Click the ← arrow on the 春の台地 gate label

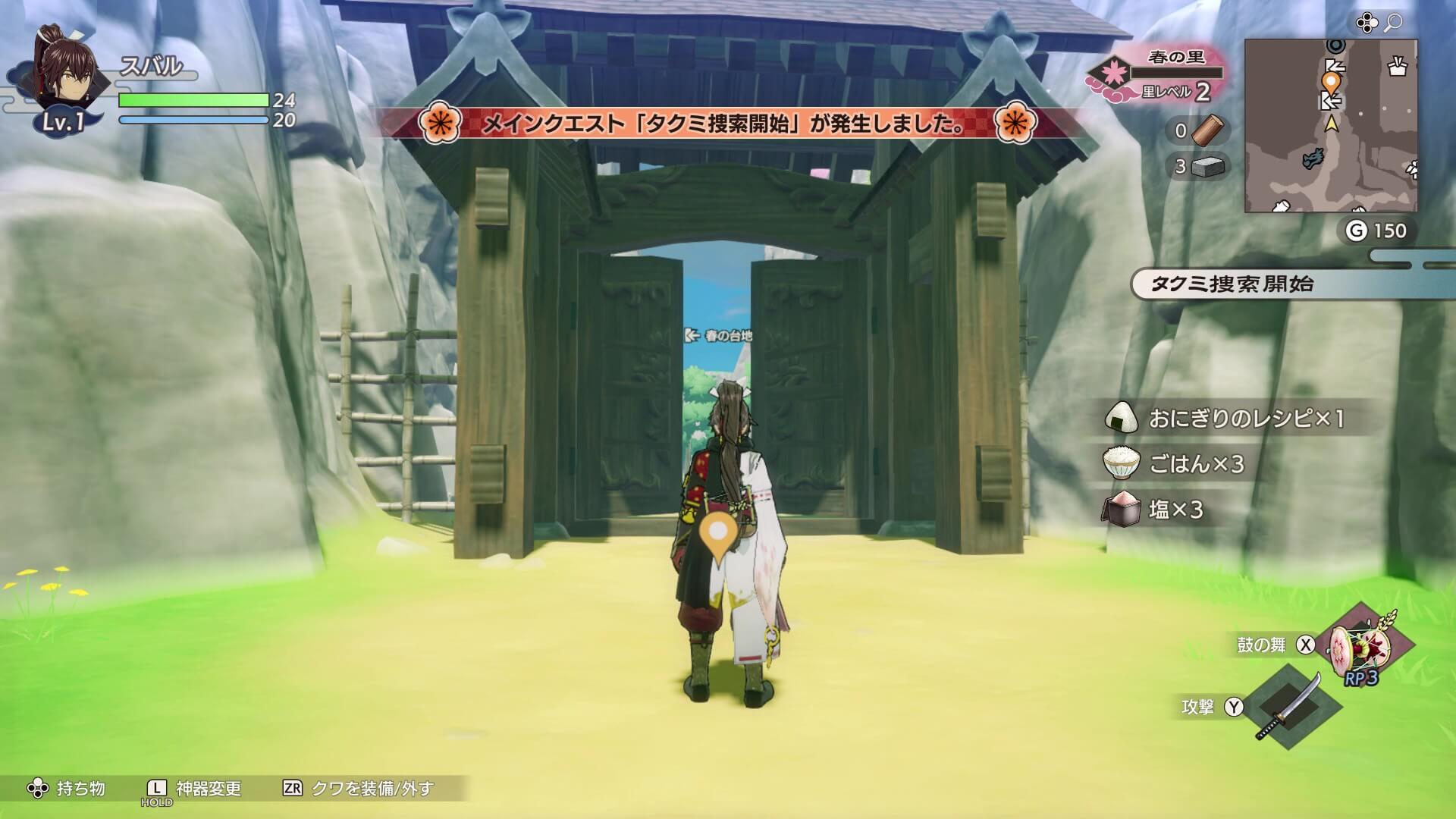tap(692, 336)
